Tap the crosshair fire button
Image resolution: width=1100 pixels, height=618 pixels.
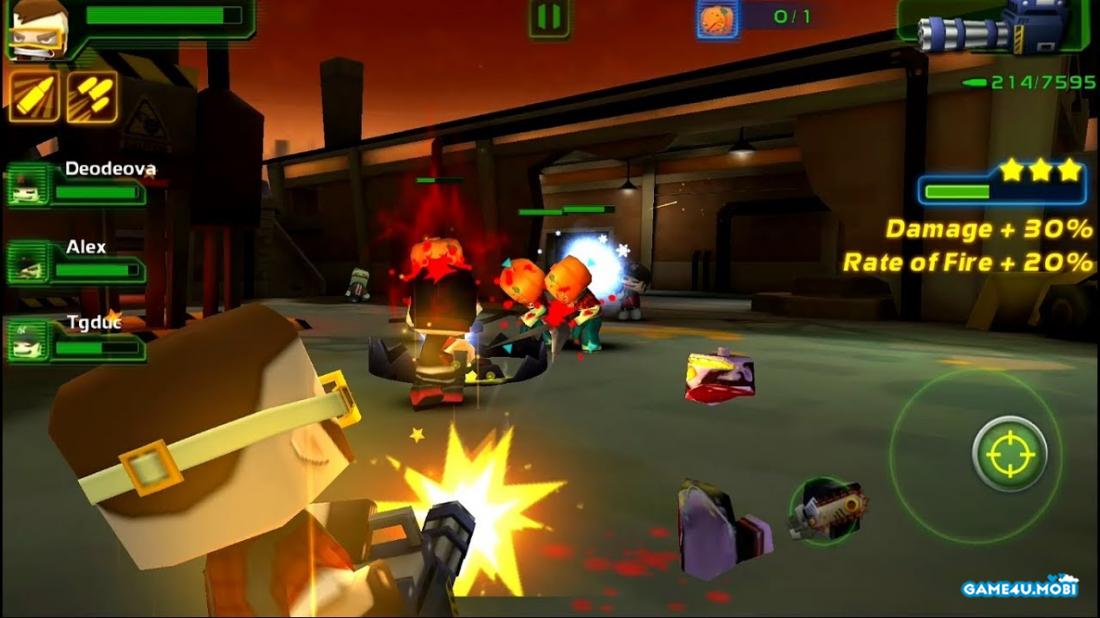tap(1009, 454)
